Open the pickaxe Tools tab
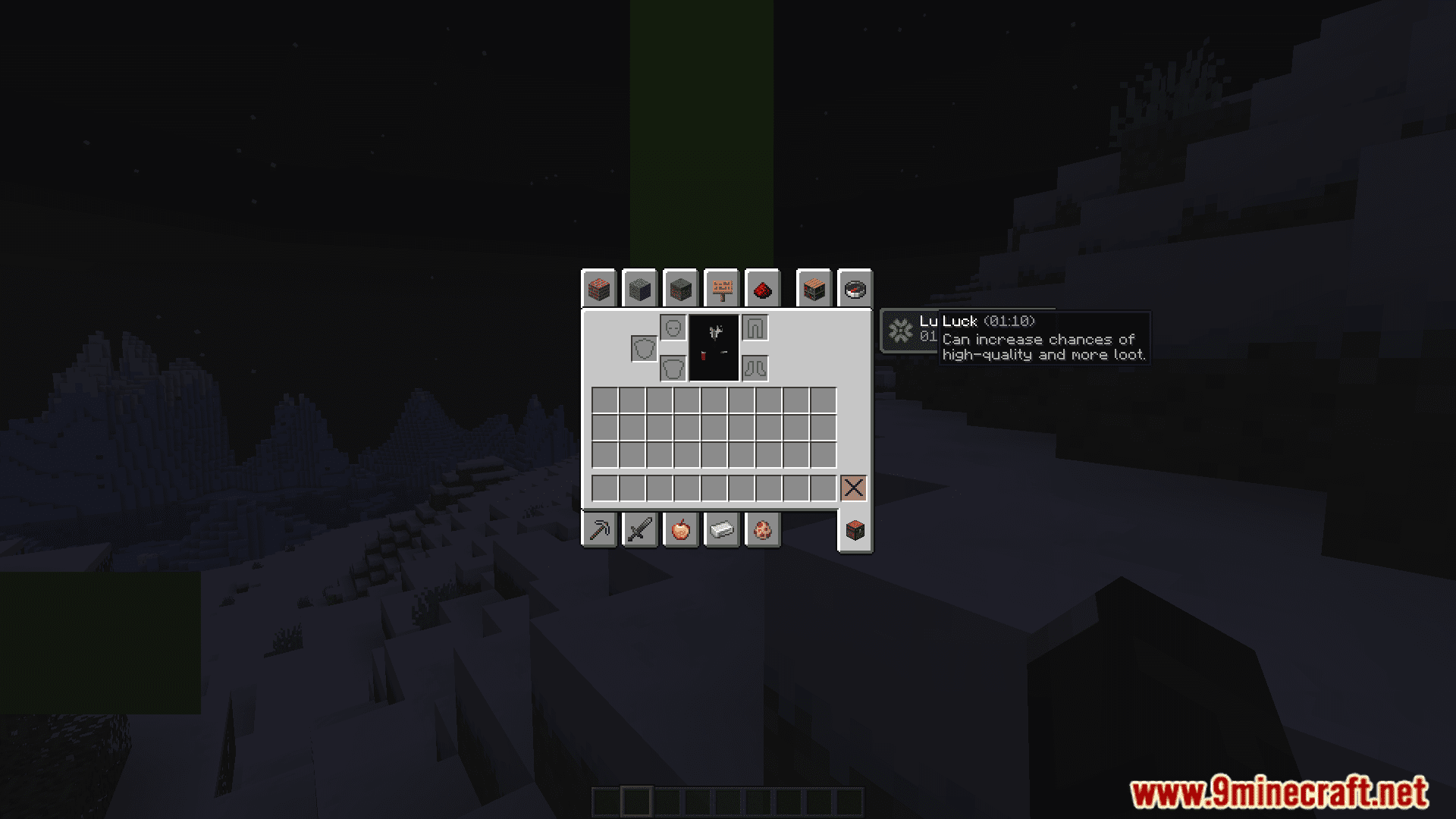The image size is (1456, 819). pos(599,529)
